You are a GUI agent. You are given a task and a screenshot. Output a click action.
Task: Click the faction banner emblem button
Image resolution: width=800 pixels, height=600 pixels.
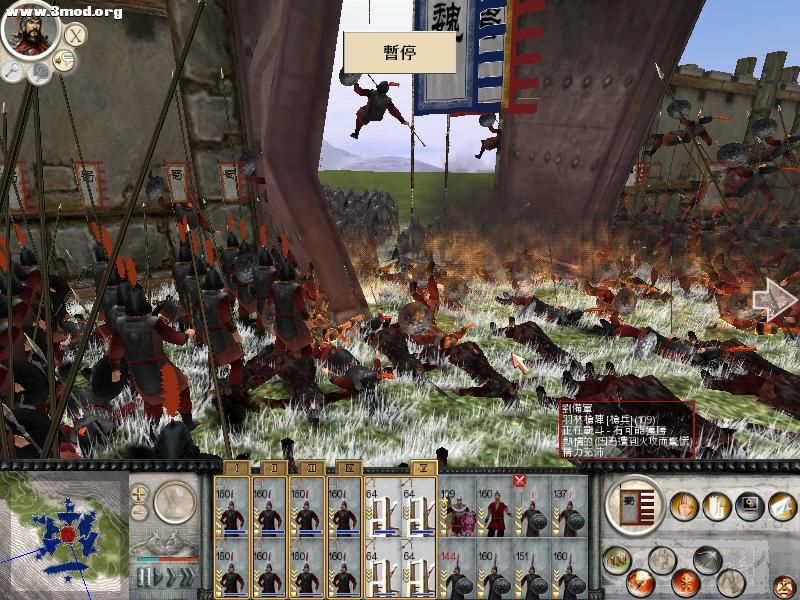click(x=633, y=503)
